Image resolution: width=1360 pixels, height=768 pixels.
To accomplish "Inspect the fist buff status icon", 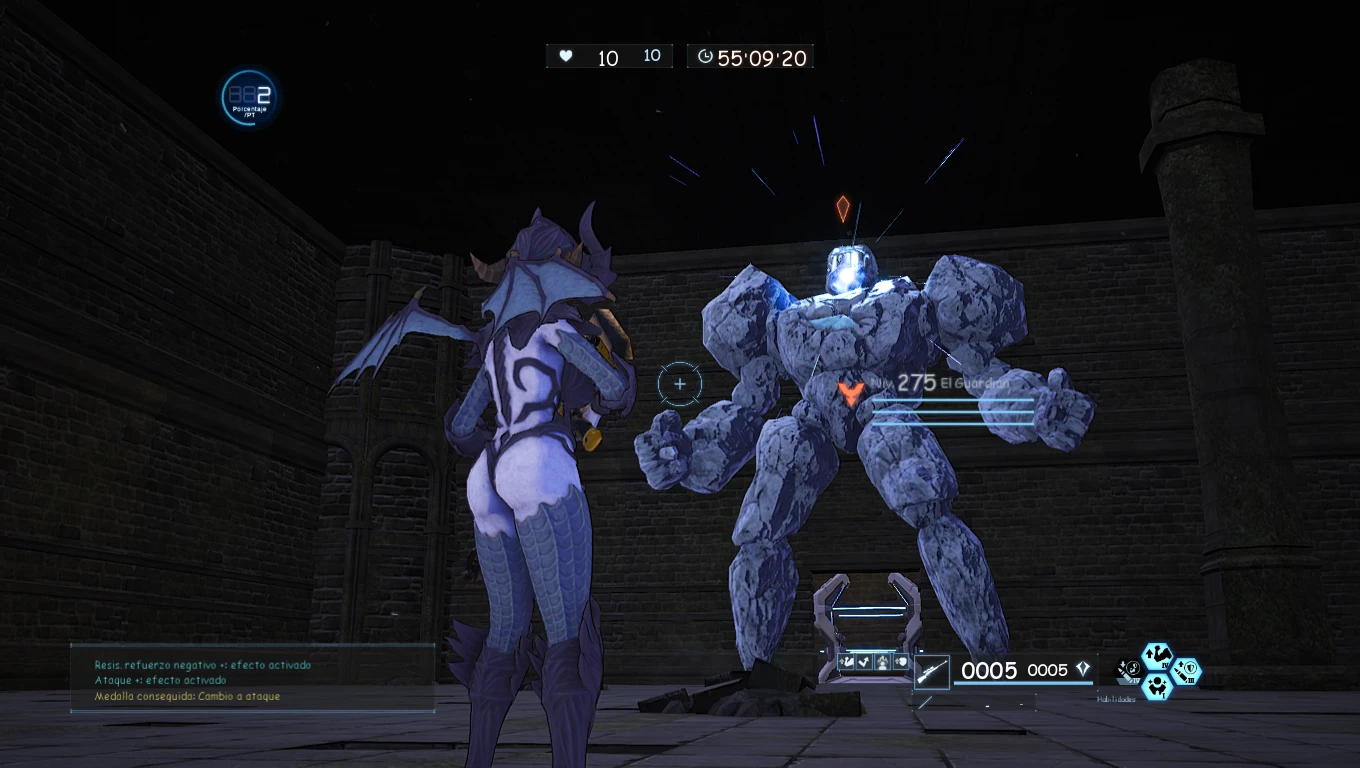I will (x=901, y=661).
